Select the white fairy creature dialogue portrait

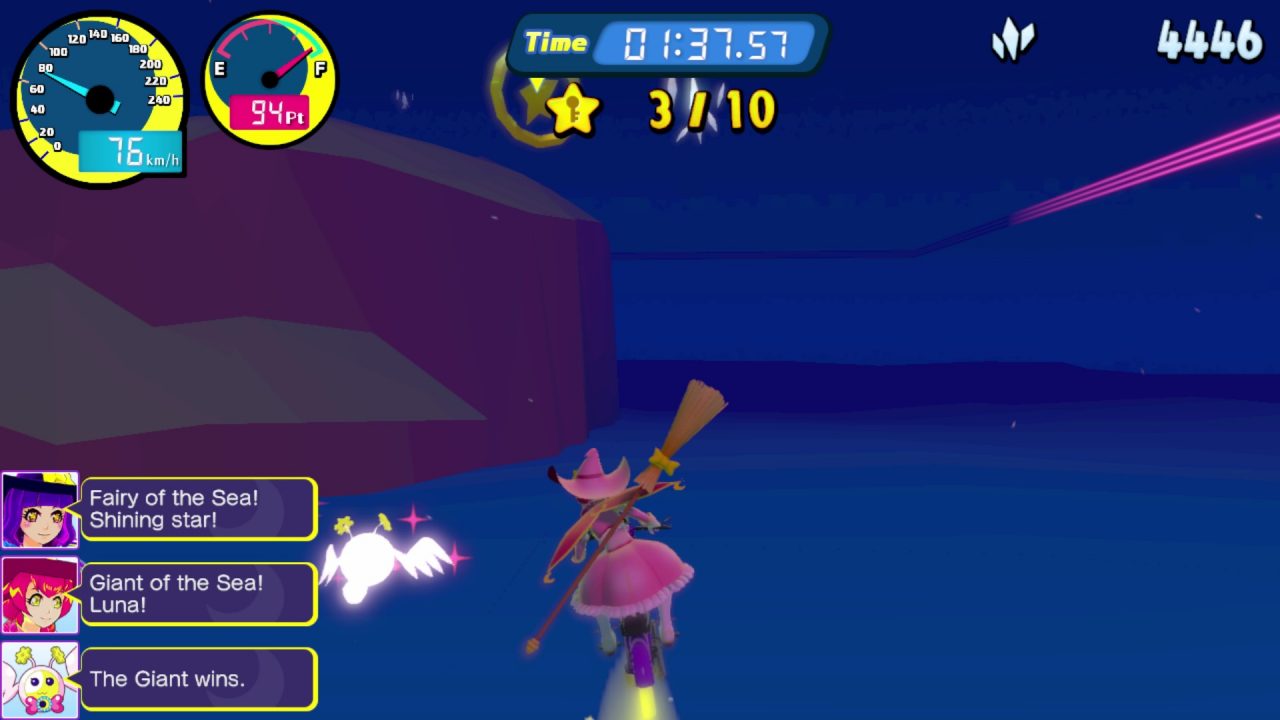(x=40, y=680)
